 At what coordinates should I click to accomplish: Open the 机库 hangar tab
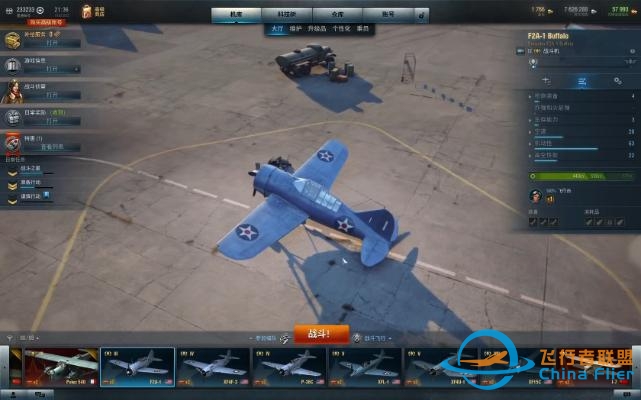coord(235,15)
